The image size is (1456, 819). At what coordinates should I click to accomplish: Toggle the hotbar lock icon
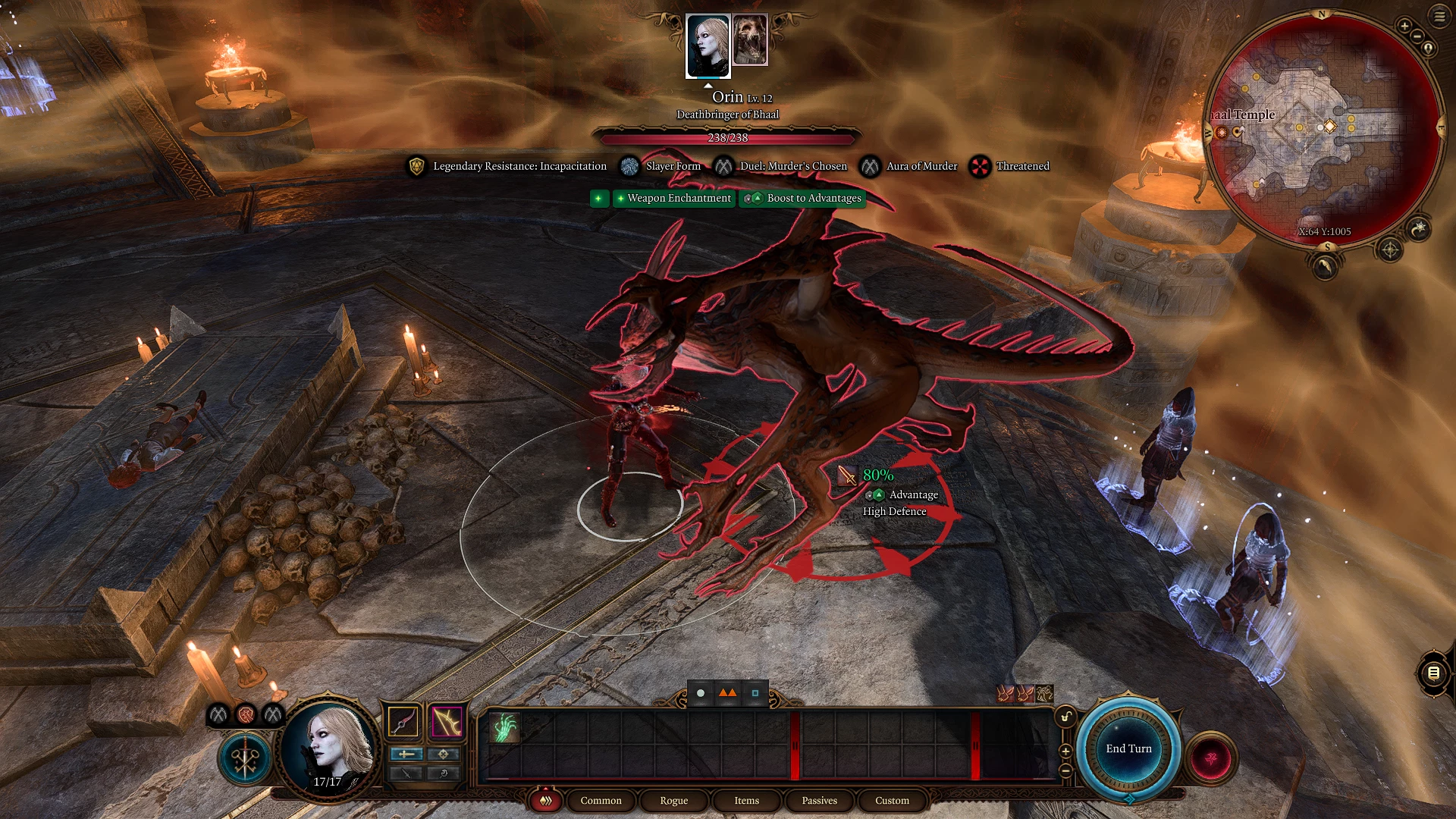coord(1065,717)
